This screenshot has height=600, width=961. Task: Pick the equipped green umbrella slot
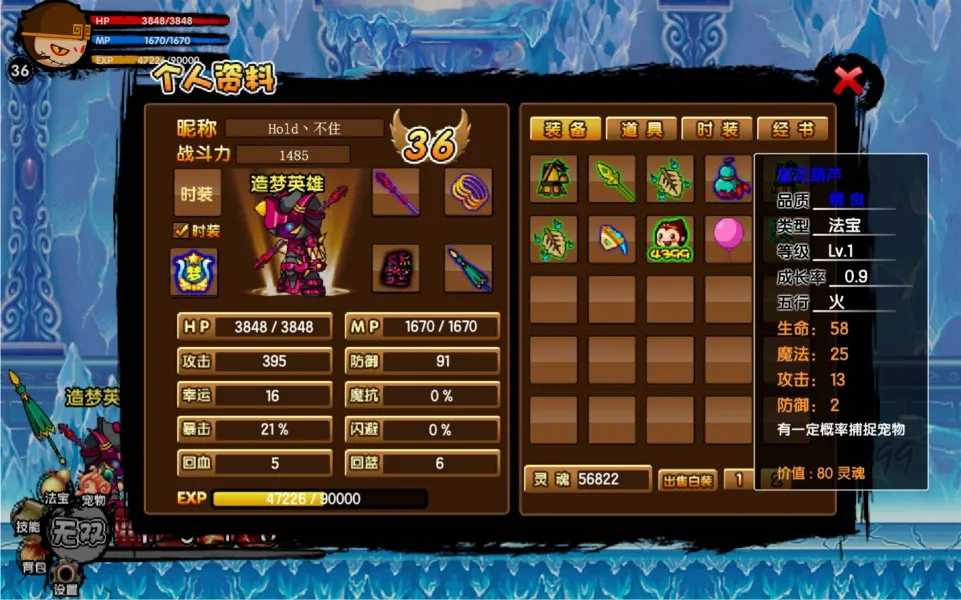tap(468, 268)
